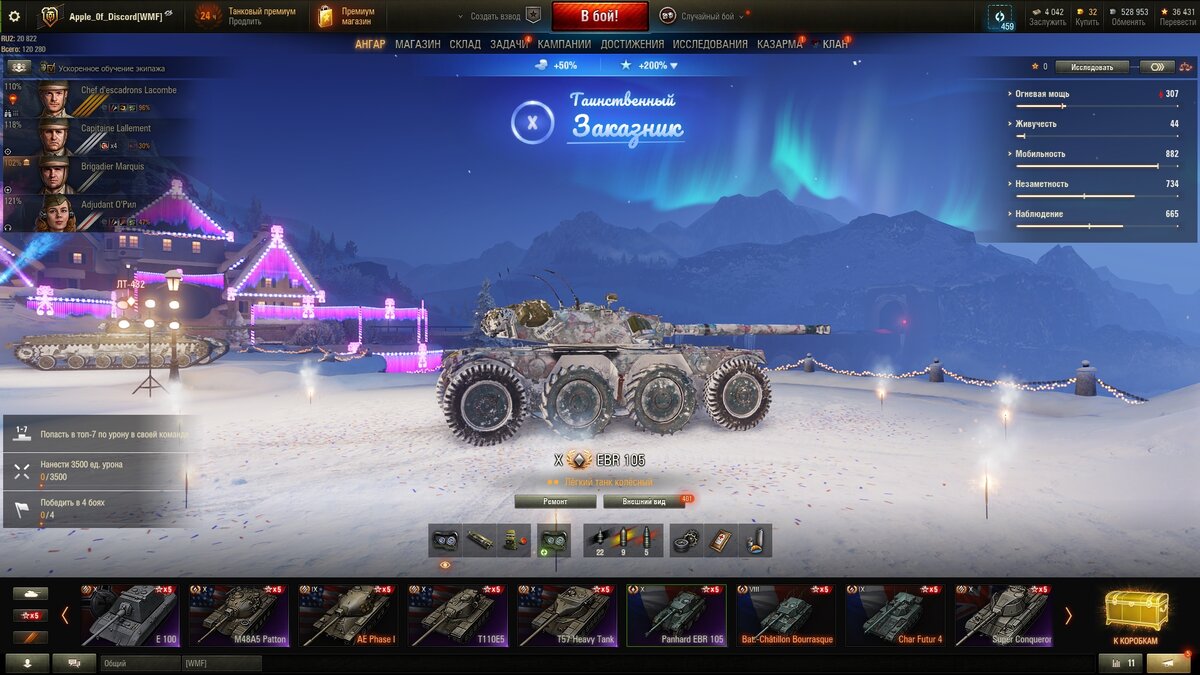Open the СКЛАД tab
The width and height of the screenshot is (1200, 675).
coord(465,44)
